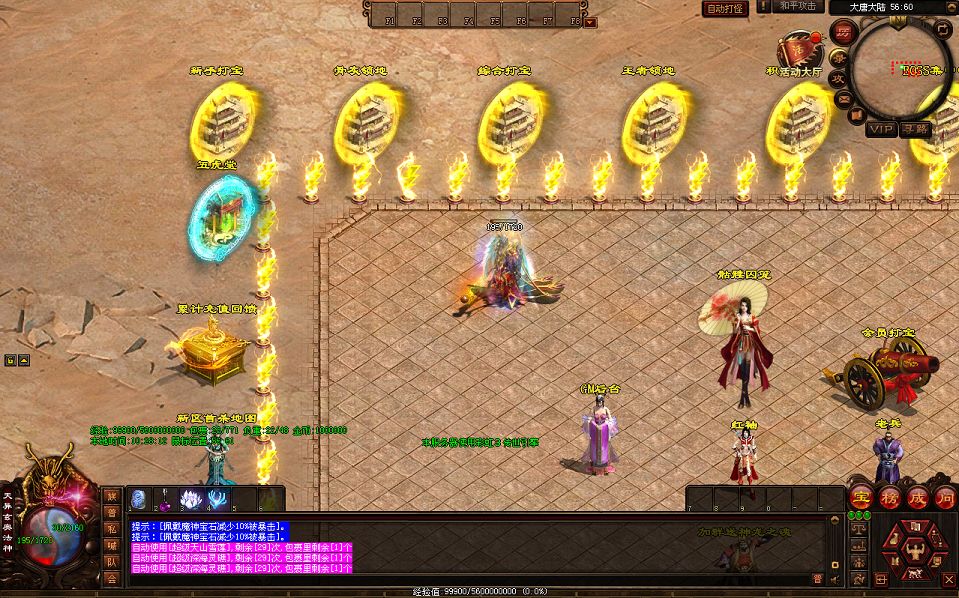The width and height of the screenshot is (959, 598).
Task: Select the blue rune stone hotbar slot
Action: [139, 498]
